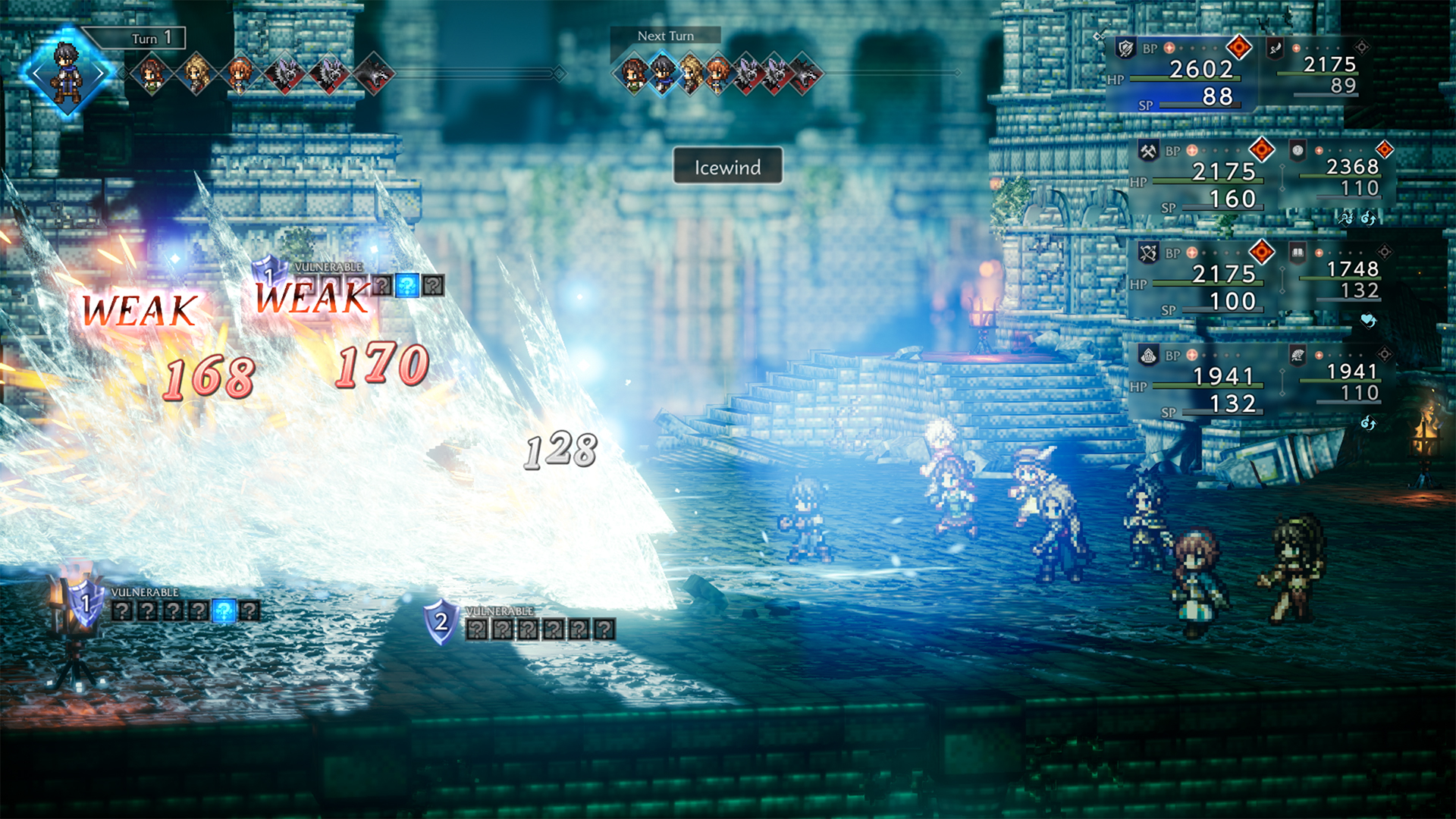Choose the open book class icon
The image size is (1456, 819).
[1298, 253]
